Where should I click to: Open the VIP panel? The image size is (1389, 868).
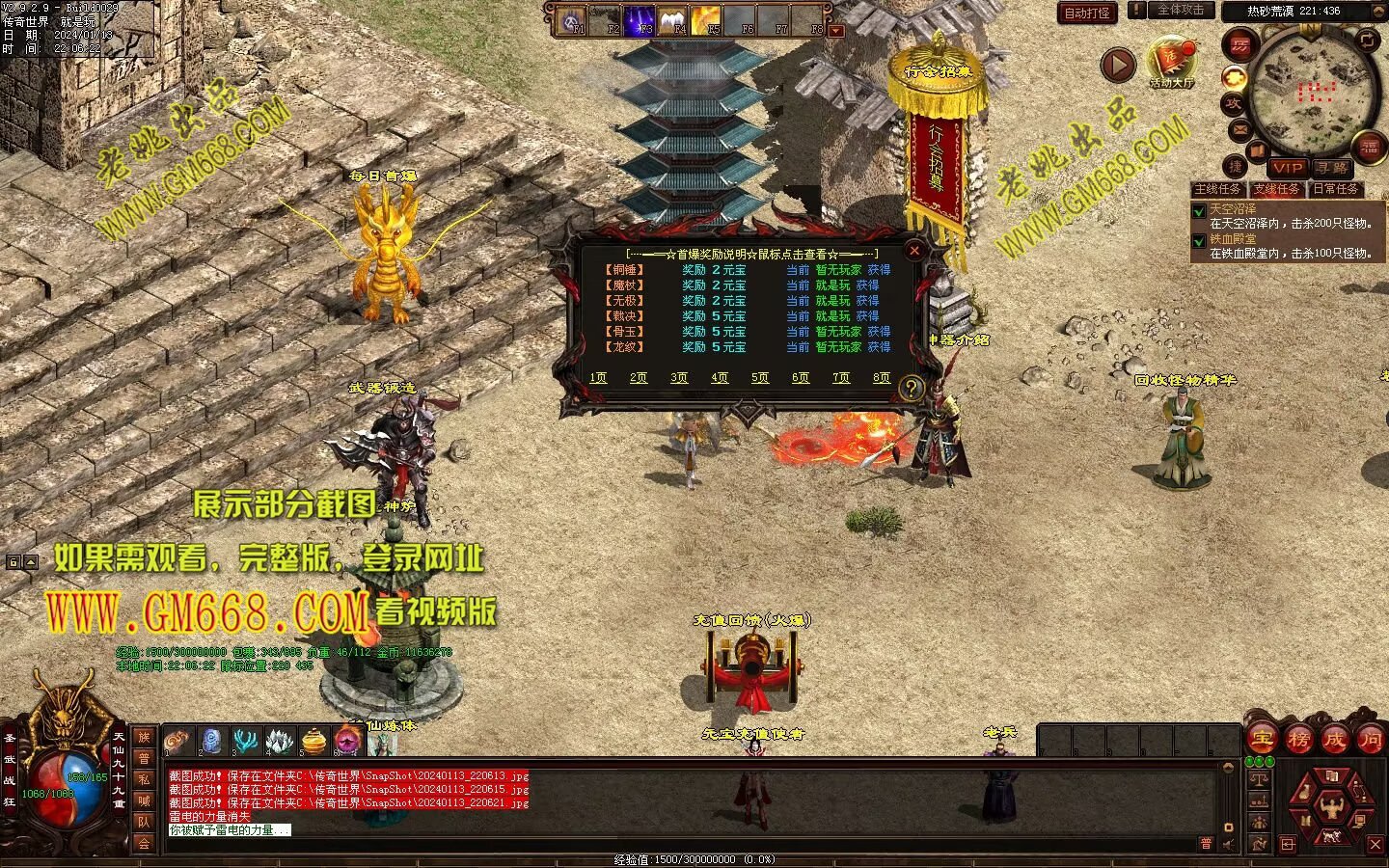click(x=1288, y=168)
